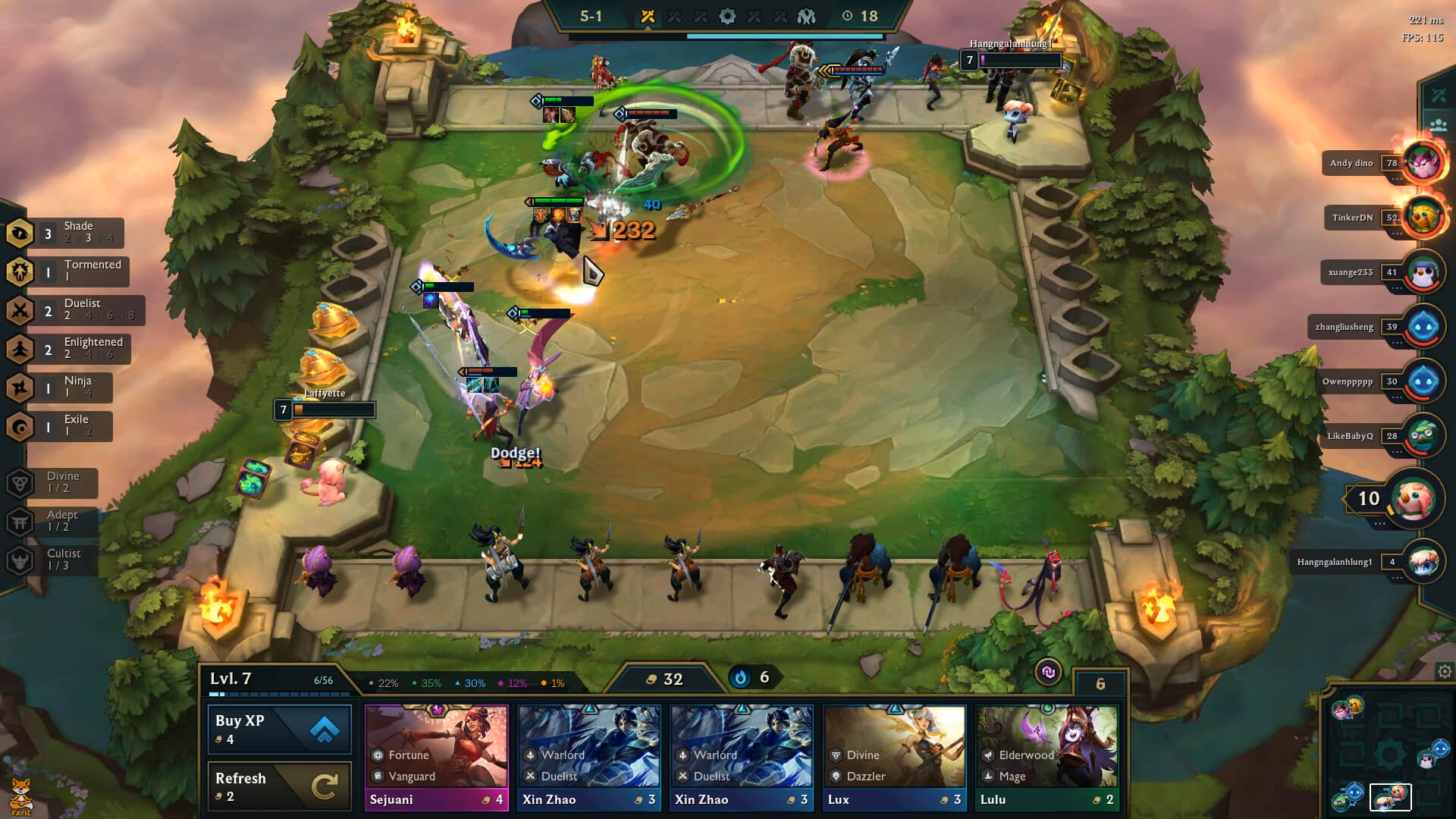This screenshot has height=819, width=1456.
Task: Click Andy dino's avatar in player standings
Action: [1420, 163]
